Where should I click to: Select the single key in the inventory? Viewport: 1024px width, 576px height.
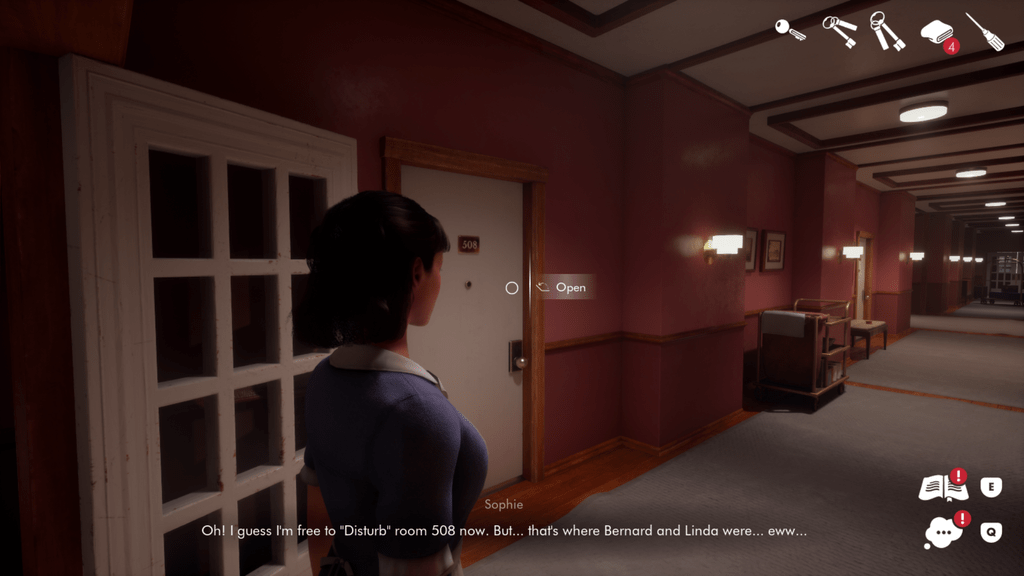pyautogui.click(x=790, y=30)
